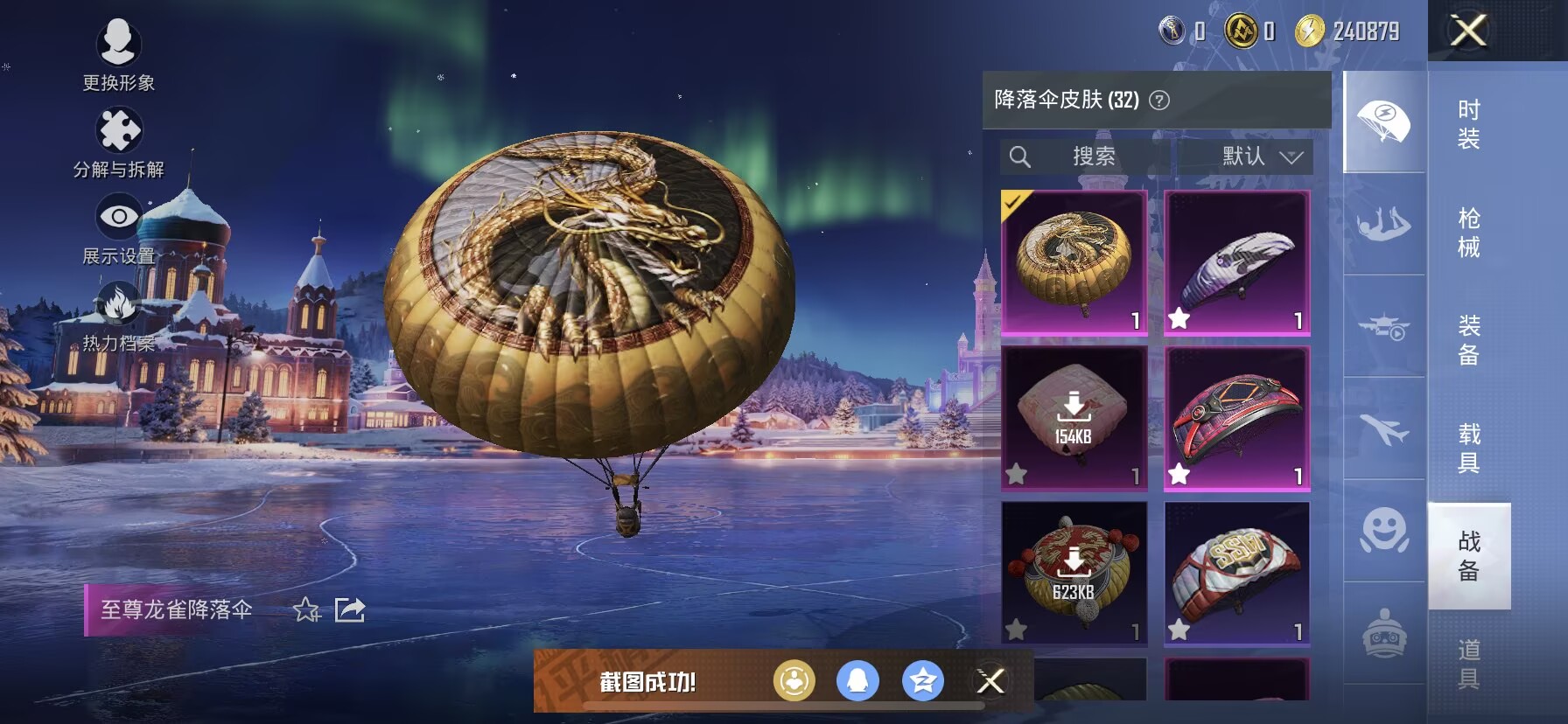1568x724 pixels.
Task: Select the purple-white parachute skin
Action: pyautogui.click(x=1236, y=262)
